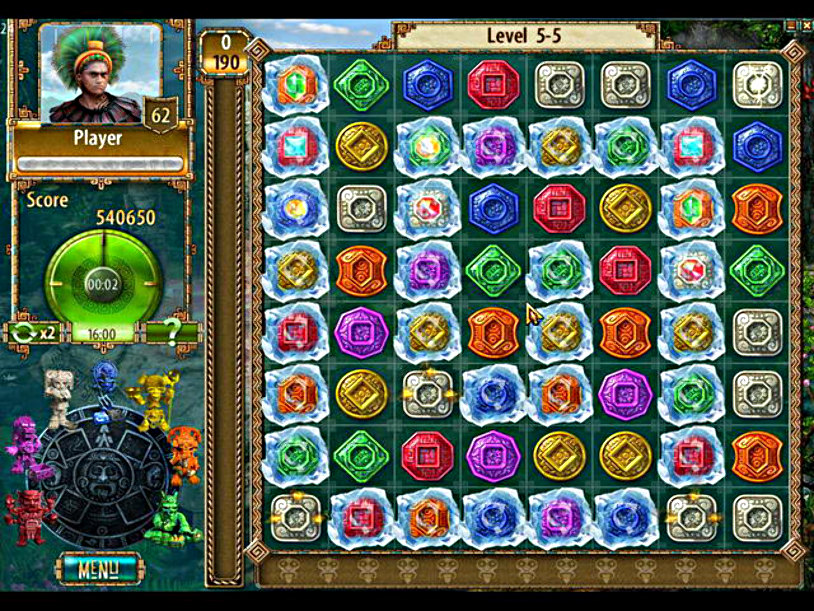Click the Aztec calendar stone wheel

point(104,478)
